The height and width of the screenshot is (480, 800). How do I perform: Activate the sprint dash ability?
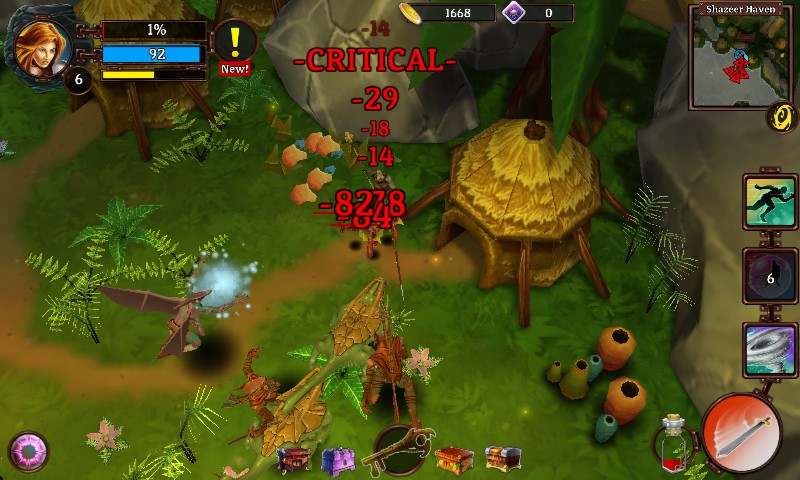point(769,200)
